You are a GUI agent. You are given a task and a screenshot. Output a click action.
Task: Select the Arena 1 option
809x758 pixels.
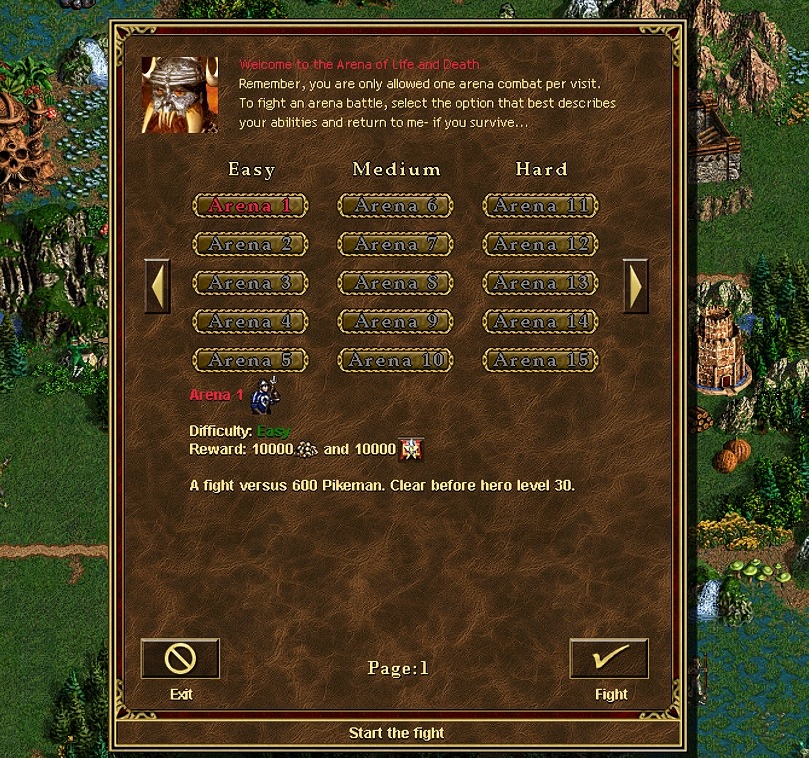(x=250, y=206)
